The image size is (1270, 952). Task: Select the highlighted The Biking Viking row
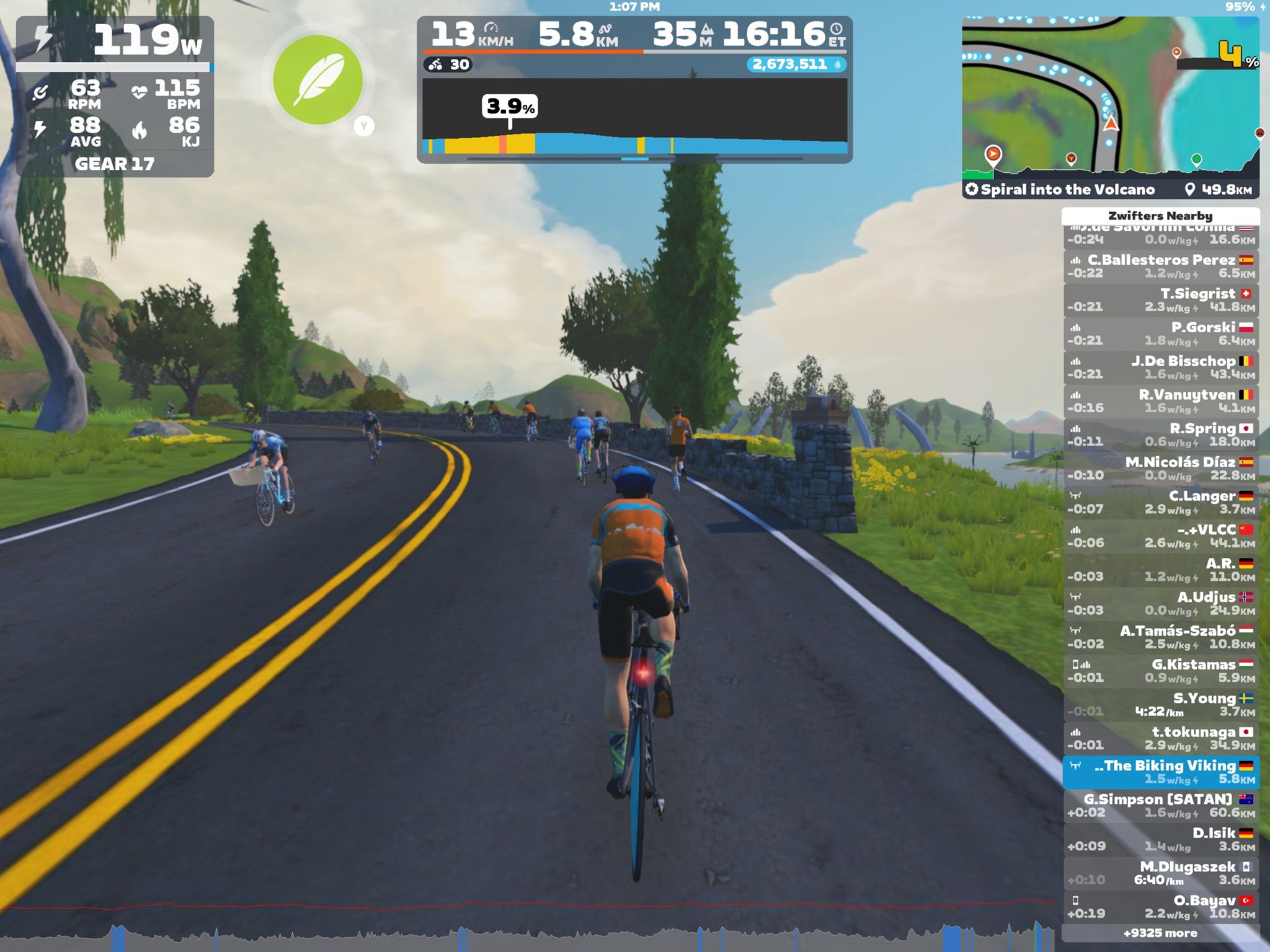(x=1161, y=772)
